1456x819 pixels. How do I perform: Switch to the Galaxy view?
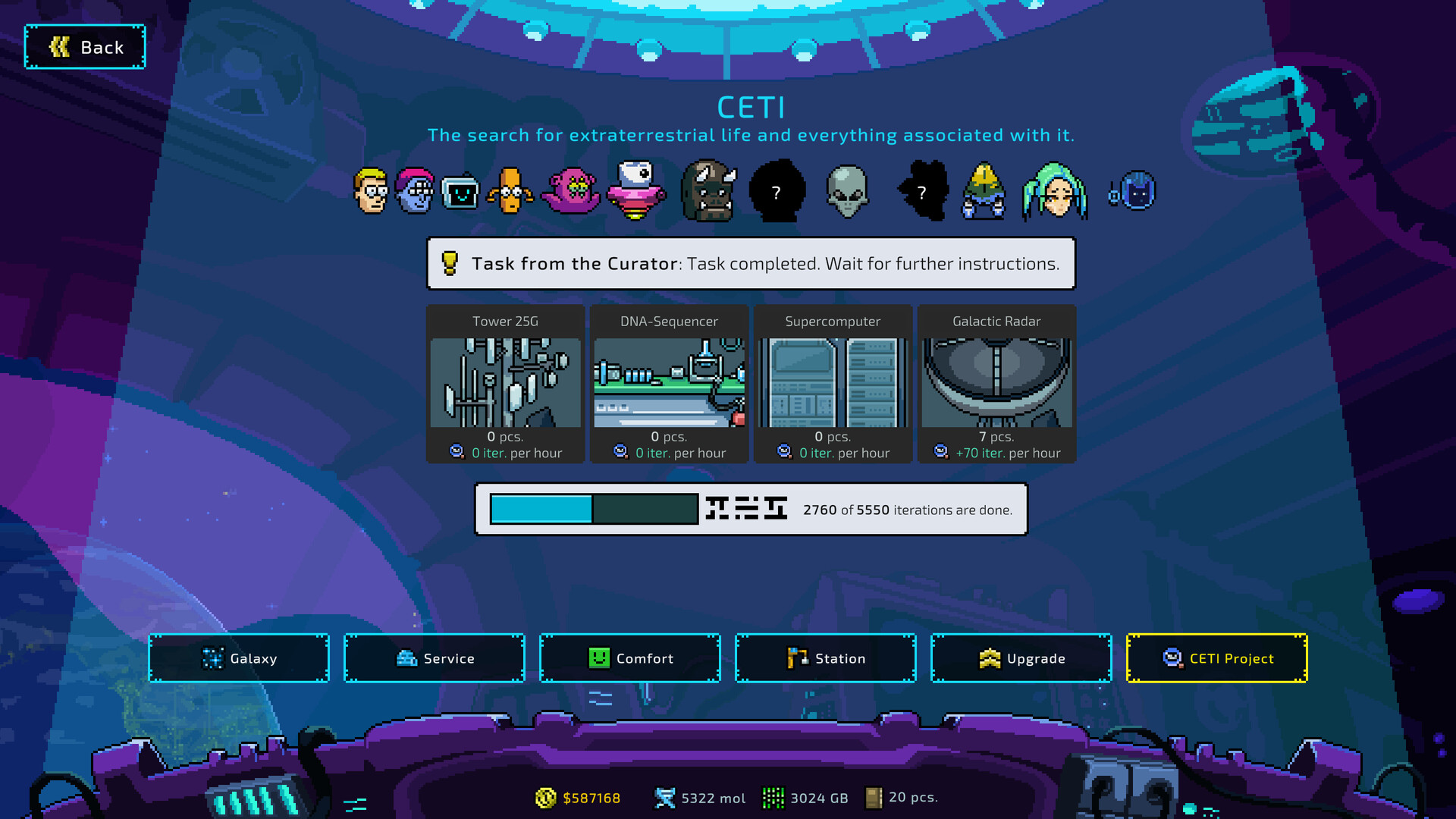238,658
